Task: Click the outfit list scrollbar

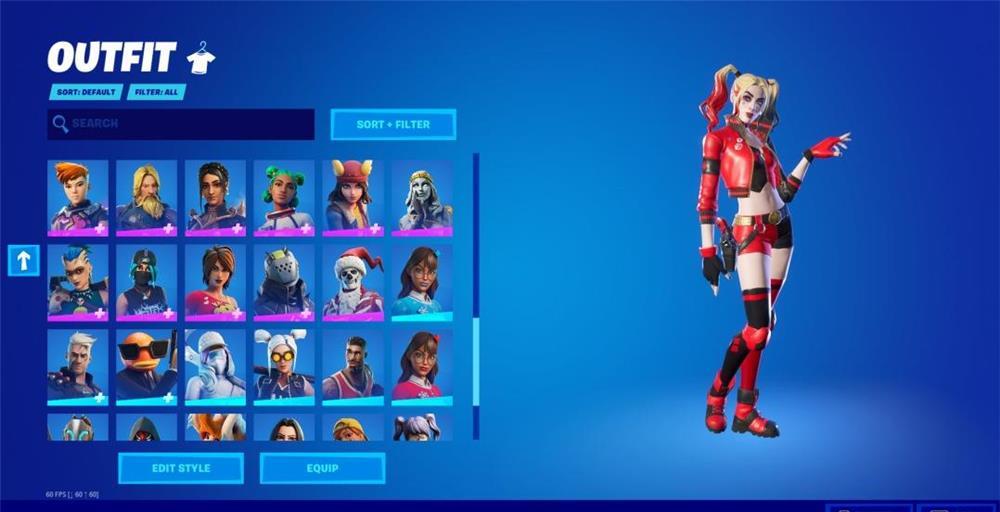Action: point(476,300)
